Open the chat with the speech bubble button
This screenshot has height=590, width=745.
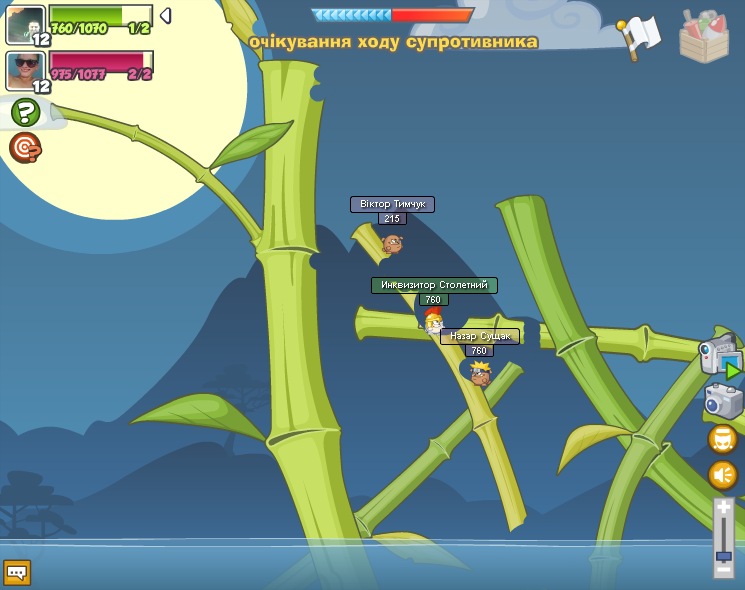pyautogui.click(x=17, y=572)
